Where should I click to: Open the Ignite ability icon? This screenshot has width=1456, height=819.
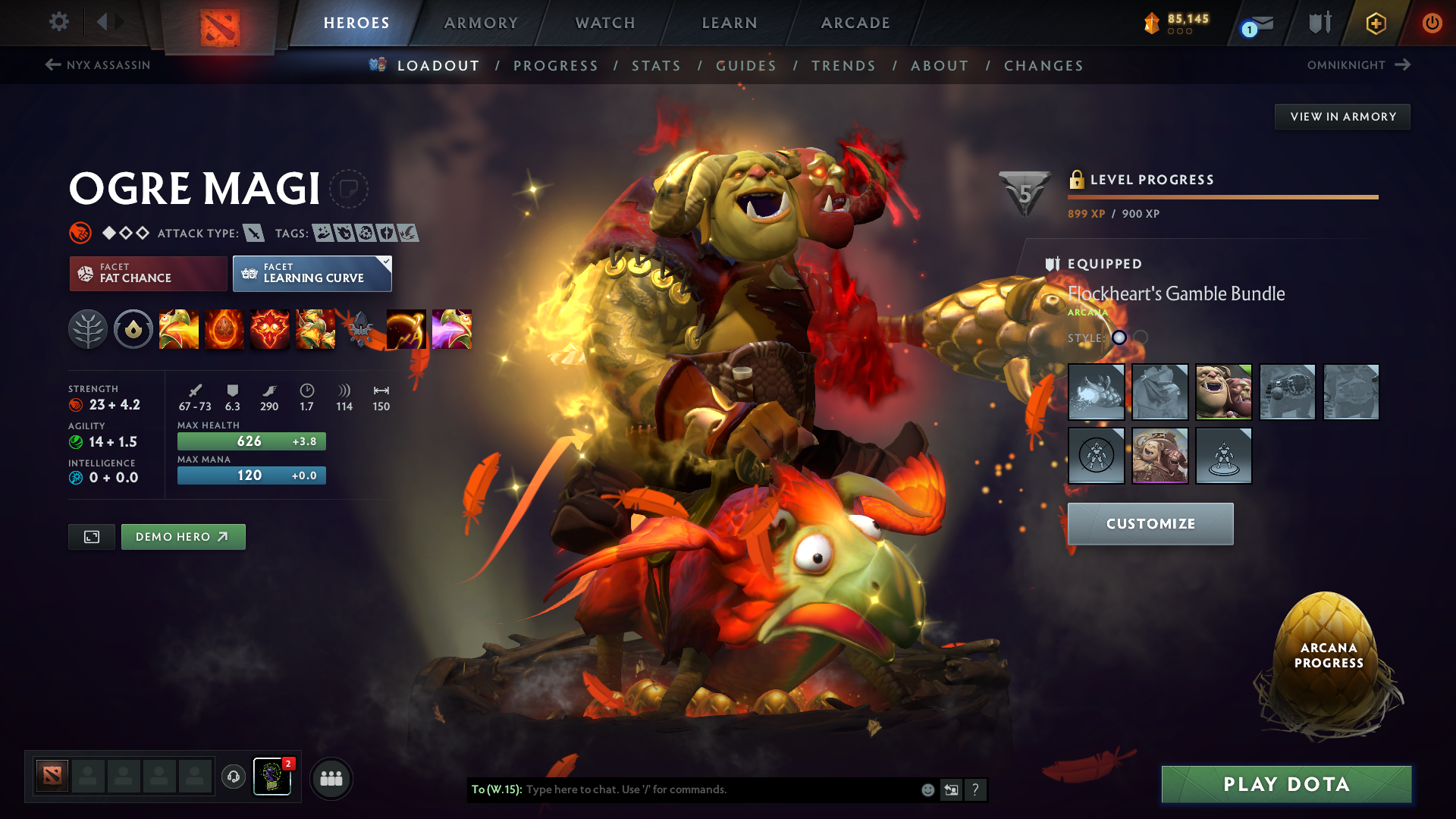(x=224, y=329)
